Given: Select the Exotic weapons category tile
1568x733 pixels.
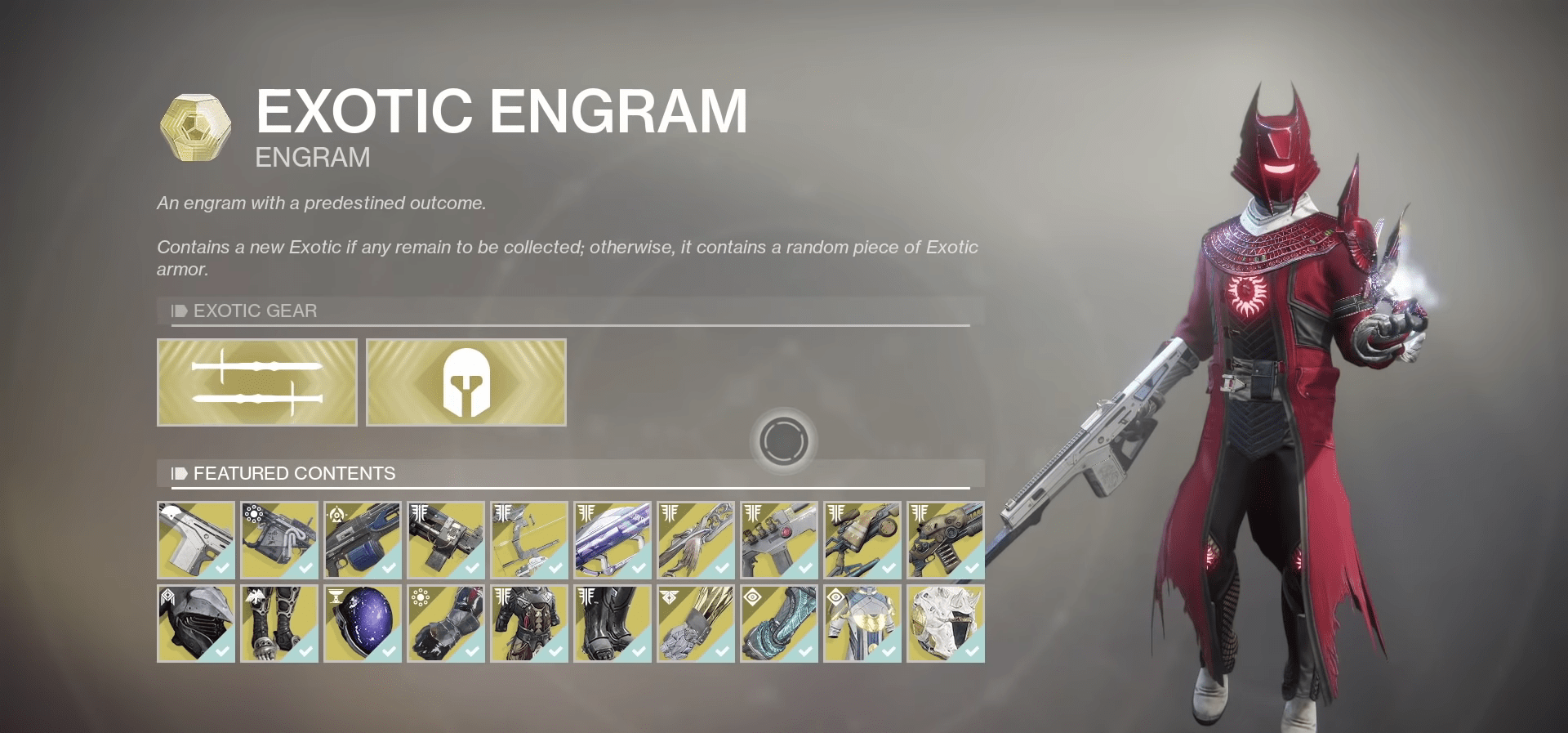Looking at the screenshot, I should pyautogui.click(x=257, y=382).
